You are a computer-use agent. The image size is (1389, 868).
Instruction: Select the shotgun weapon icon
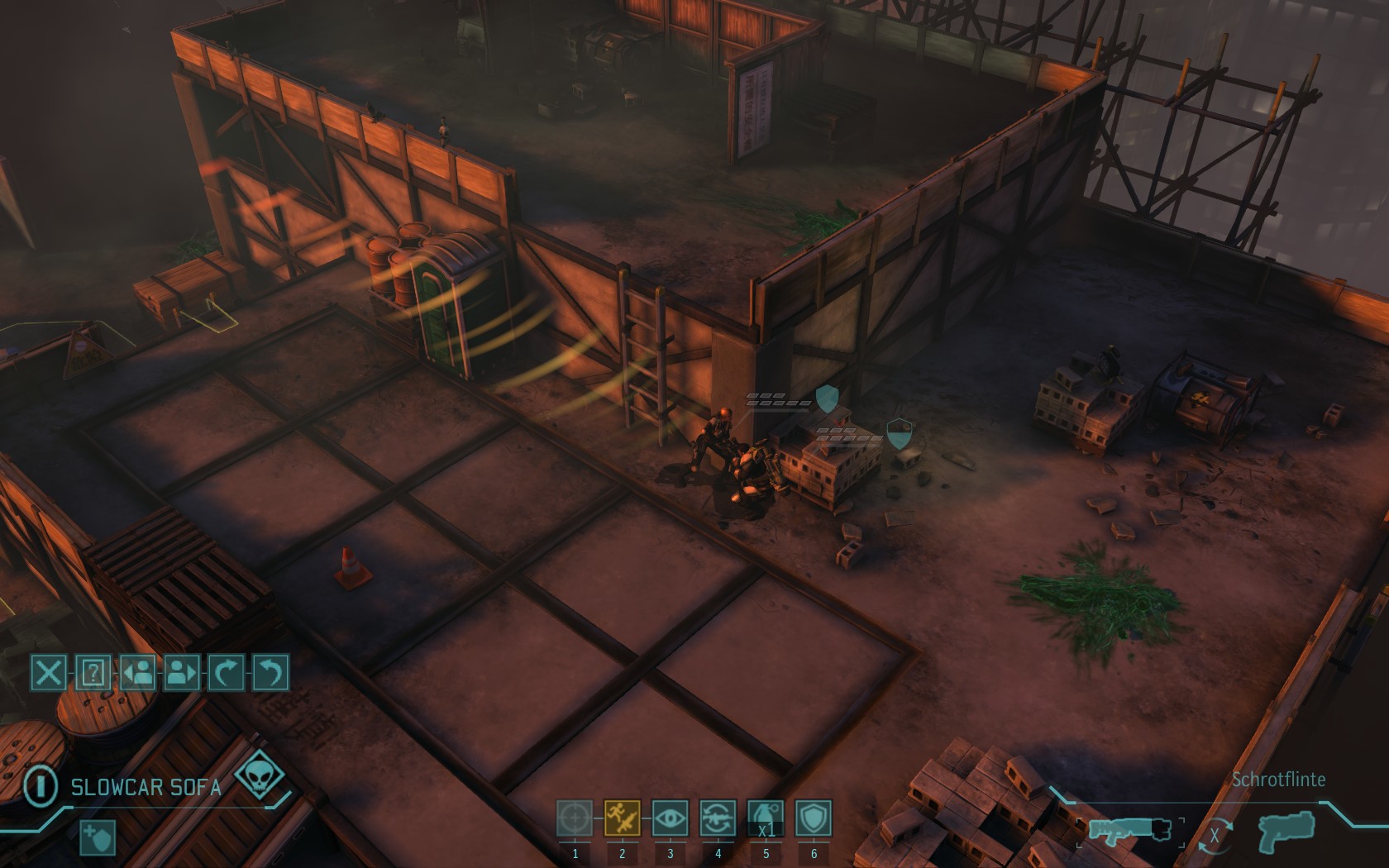point(1130,831)
